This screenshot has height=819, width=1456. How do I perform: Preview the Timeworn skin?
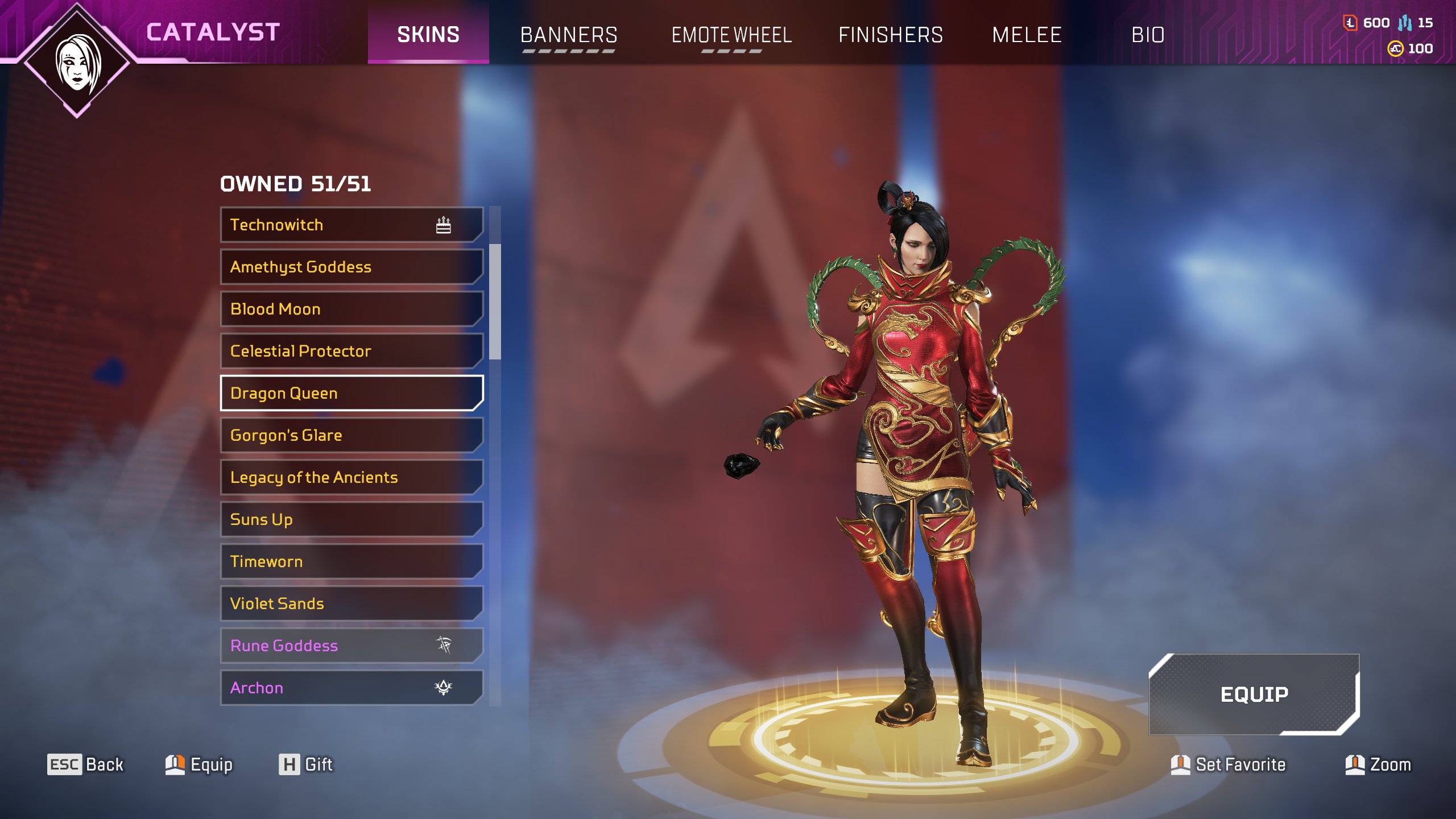click(x=351, y=561)
